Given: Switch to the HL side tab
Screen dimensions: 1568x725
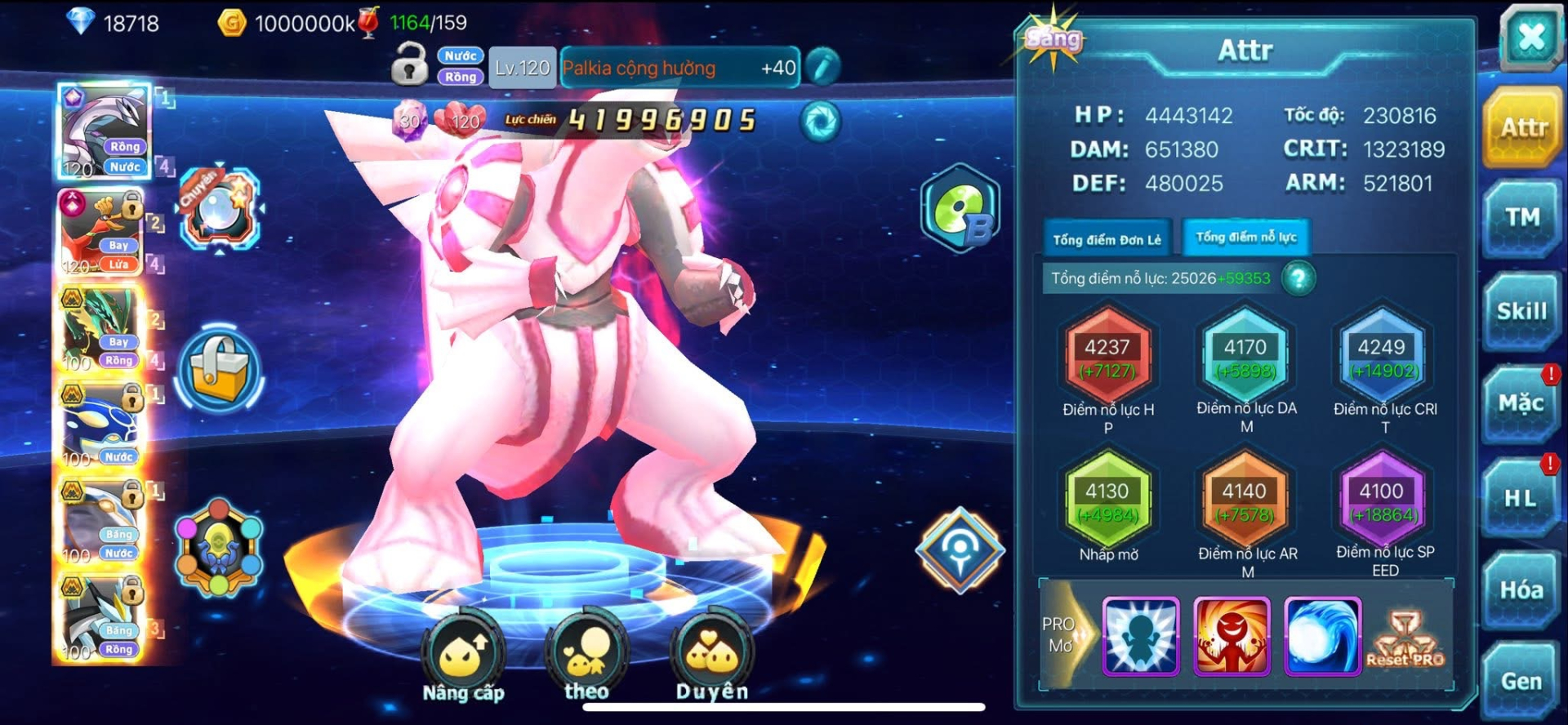Looking at the screenshot, I should pos(1521,498).
